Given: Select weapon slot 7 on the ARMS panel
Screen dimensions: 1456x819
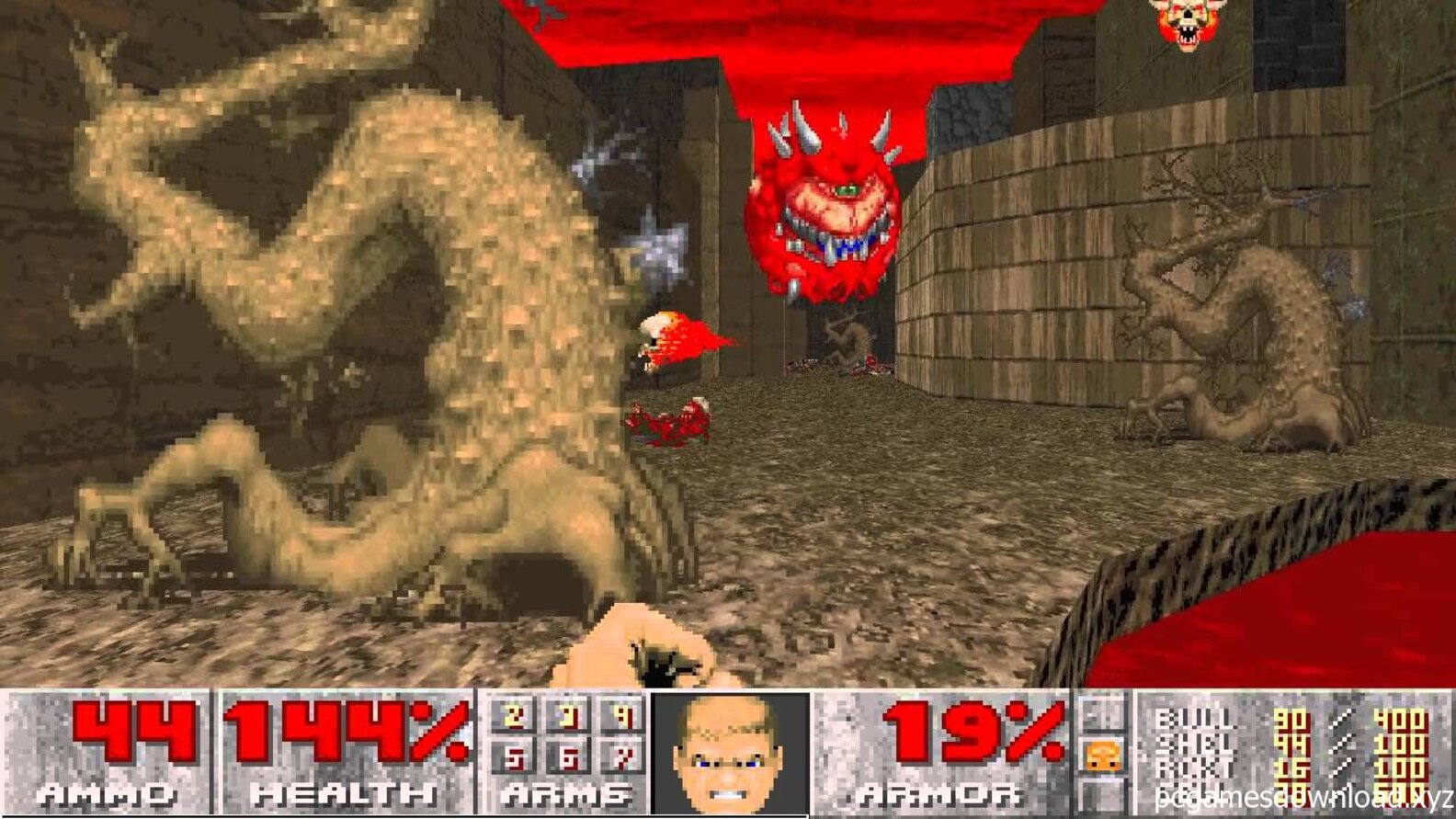Looking at the screenshot, I should 627,757.
